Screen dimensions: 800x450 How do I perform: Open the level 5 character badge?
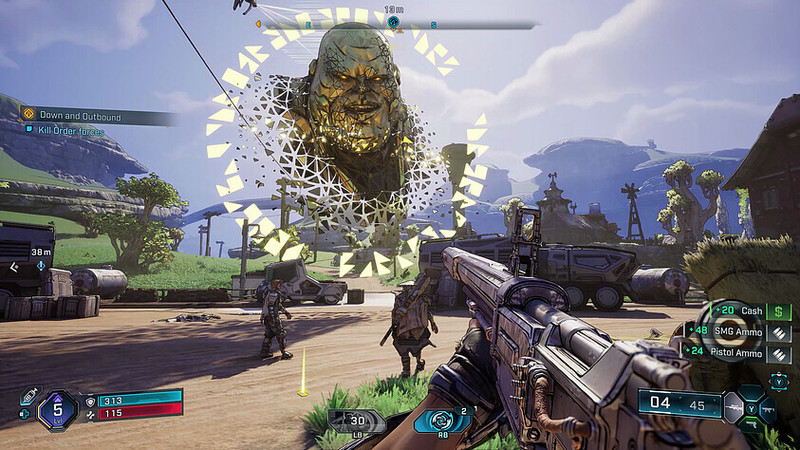[57, 410]
